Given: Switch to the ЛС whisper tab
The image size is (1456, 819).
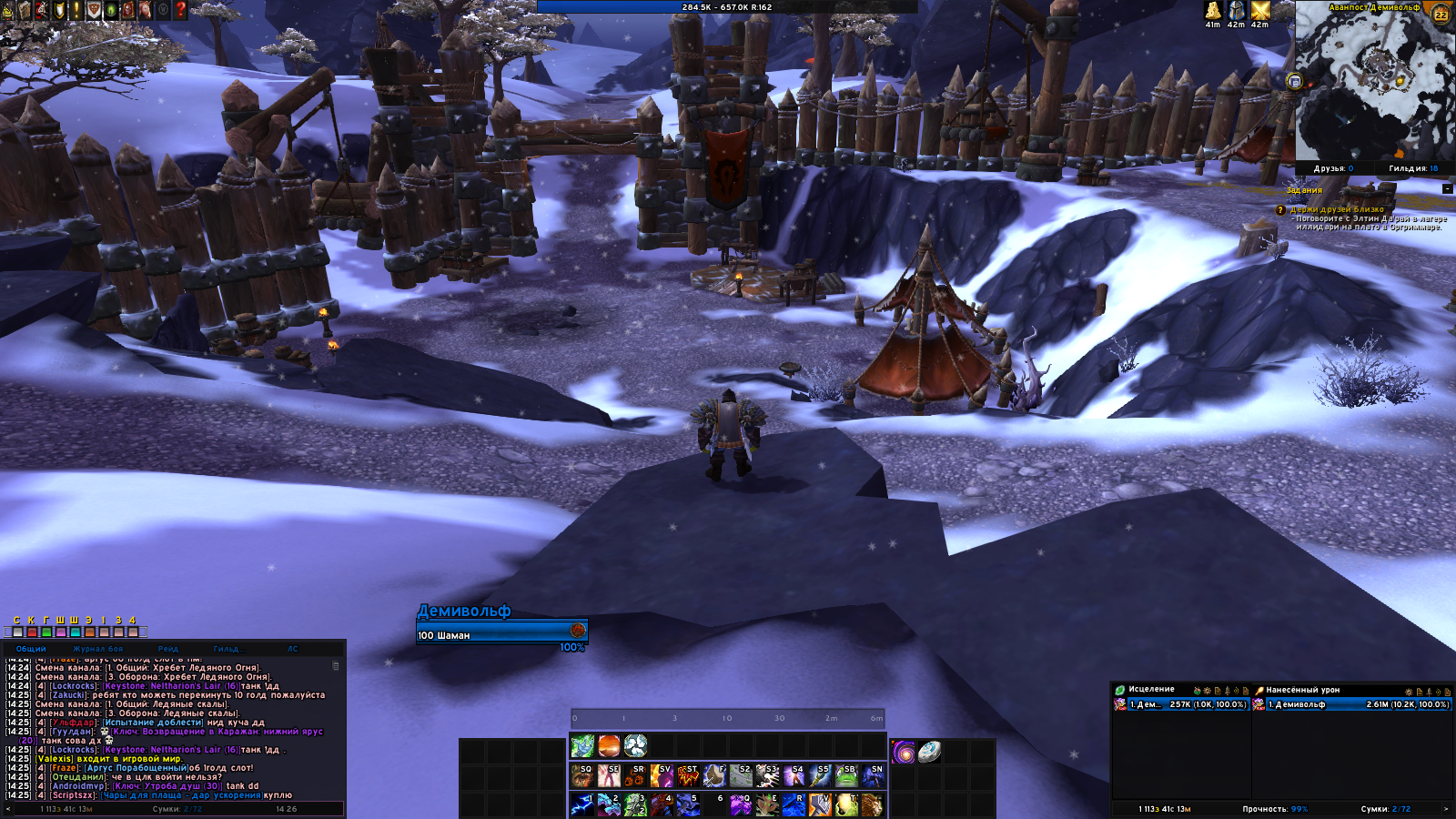Looking at the screenshot, I should pos(292,649).
